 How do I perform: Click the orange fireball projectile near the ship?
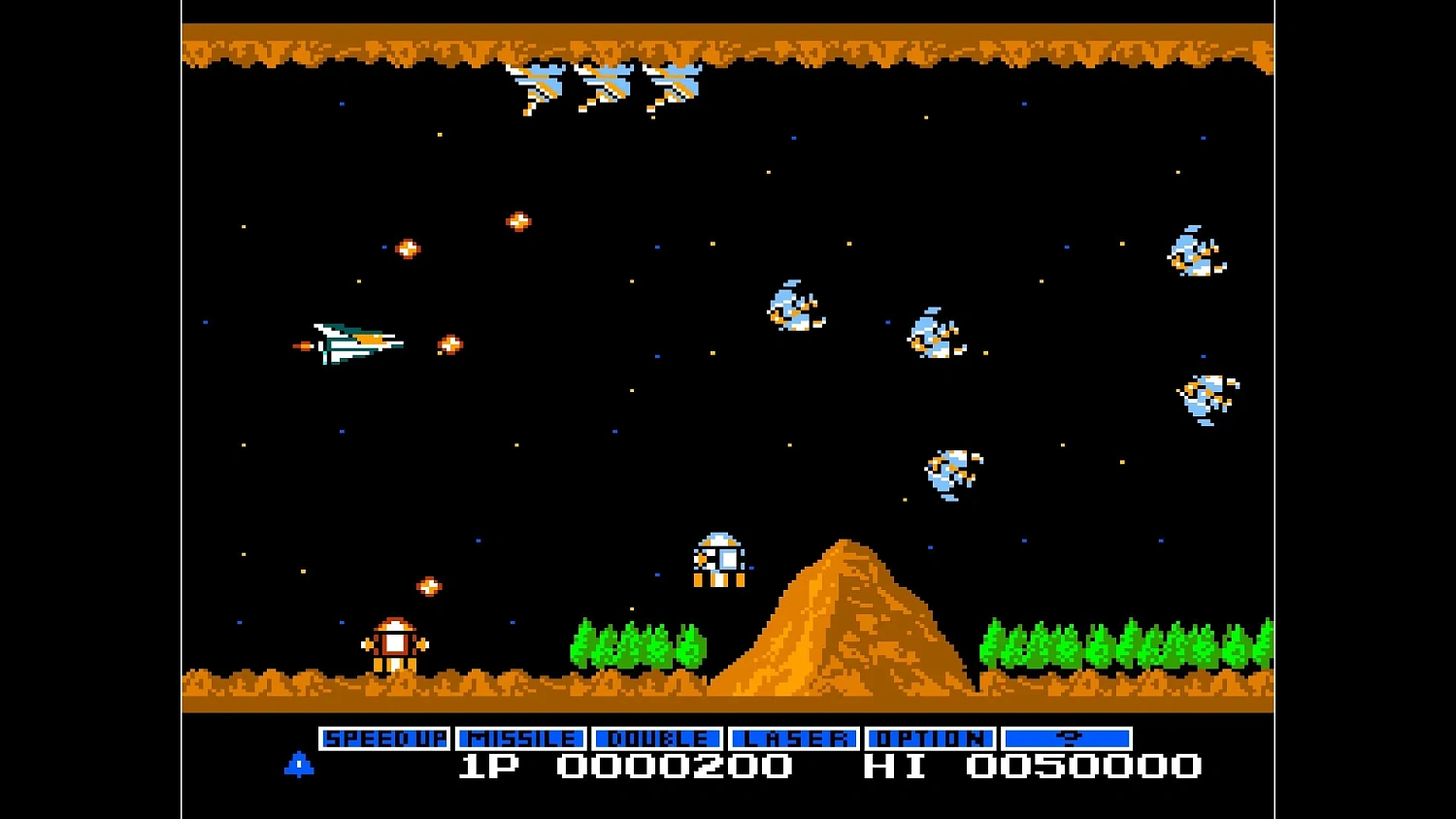449,343
